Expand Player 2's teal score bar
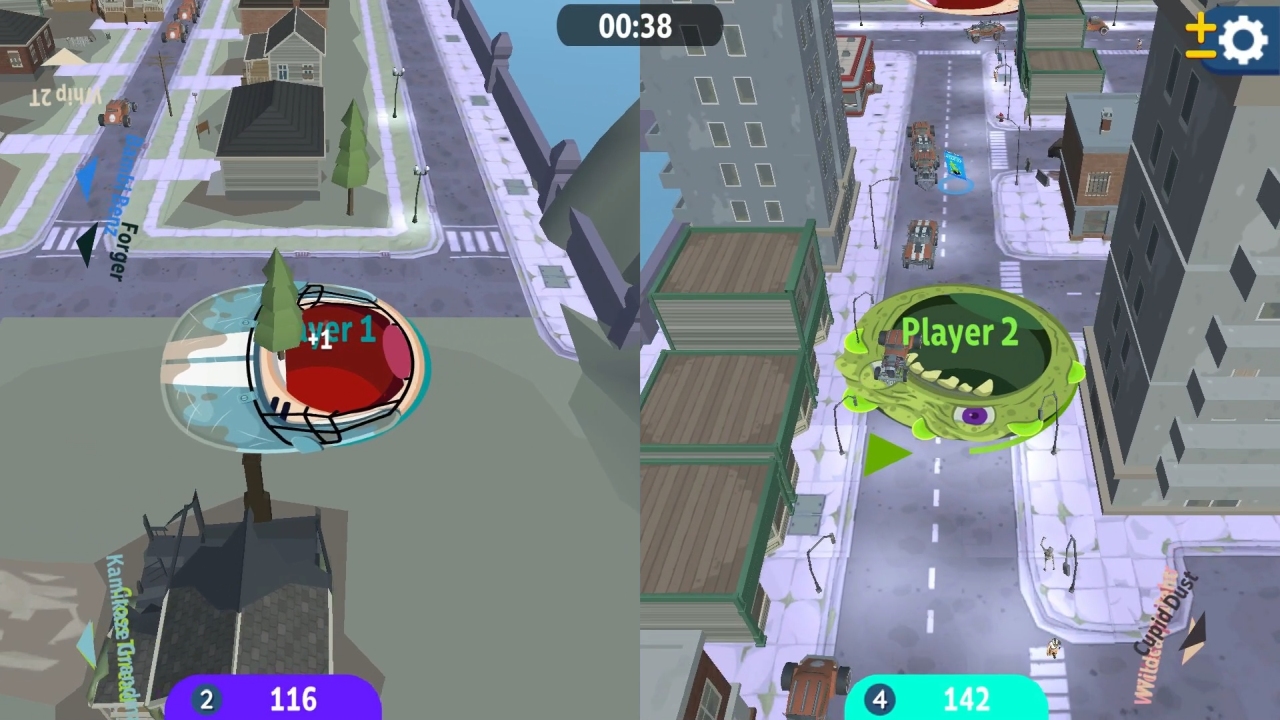 [950, 699]
